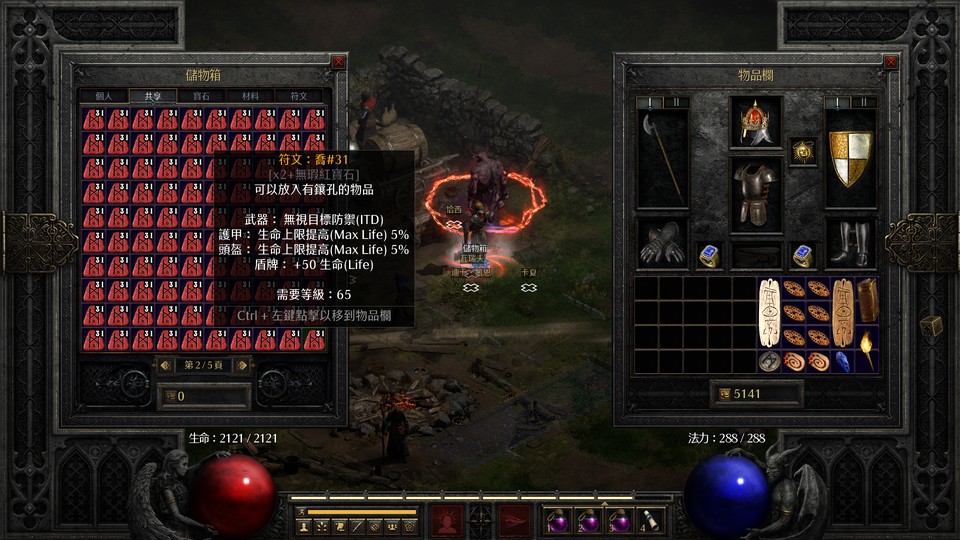Choose the white and gold shield
Screen dimensions: 960x540
point(850,158)
